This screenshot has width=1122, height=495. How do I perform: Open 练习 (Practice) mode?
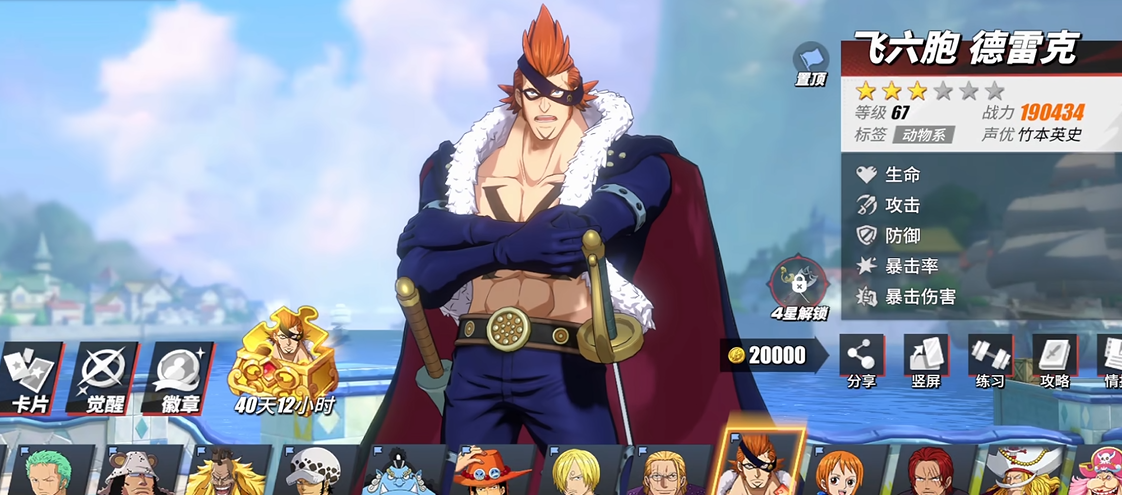click(990, 361)
